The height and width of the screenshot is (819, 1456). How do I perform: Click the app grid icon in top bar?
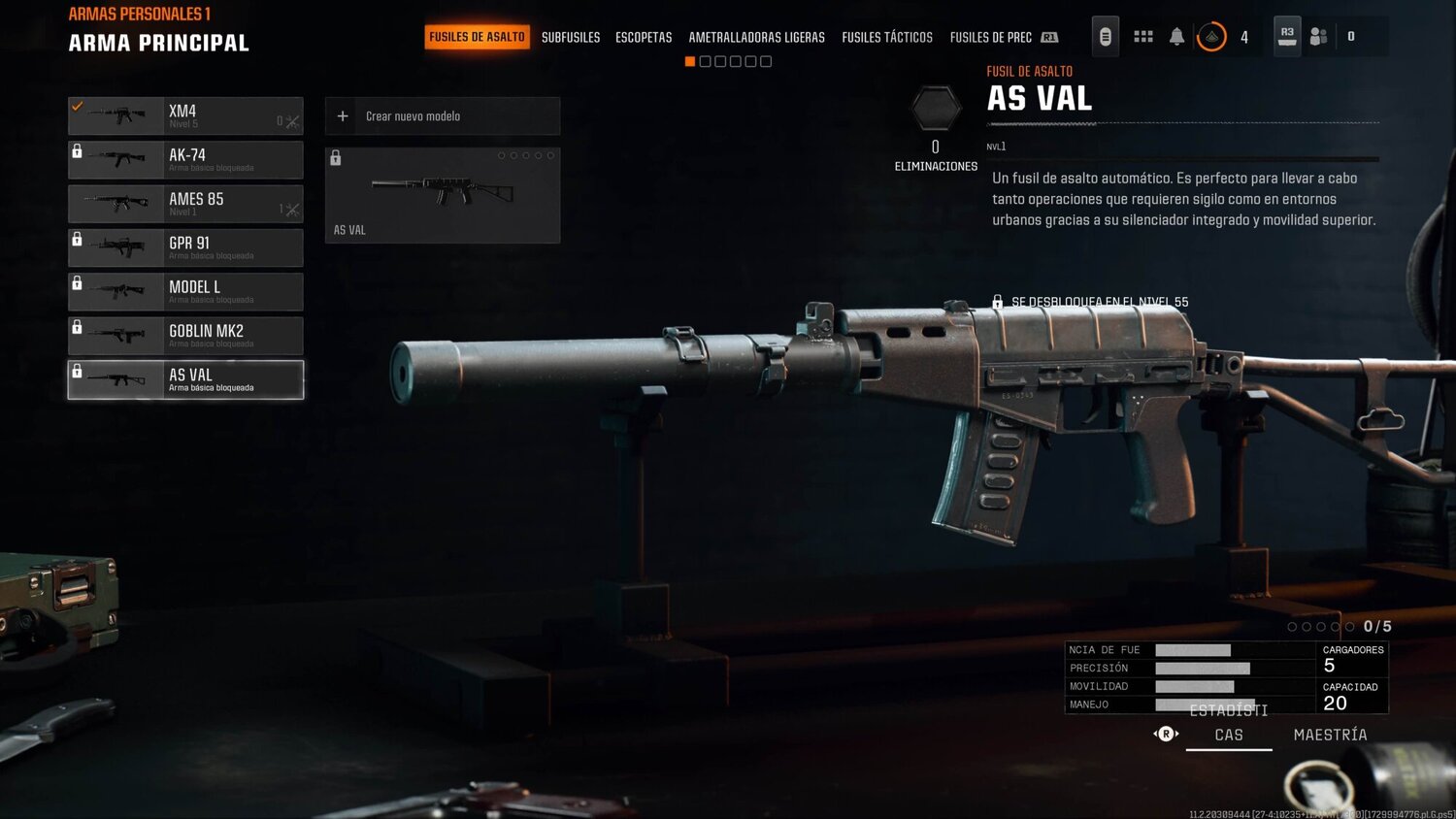[1142, 35]
